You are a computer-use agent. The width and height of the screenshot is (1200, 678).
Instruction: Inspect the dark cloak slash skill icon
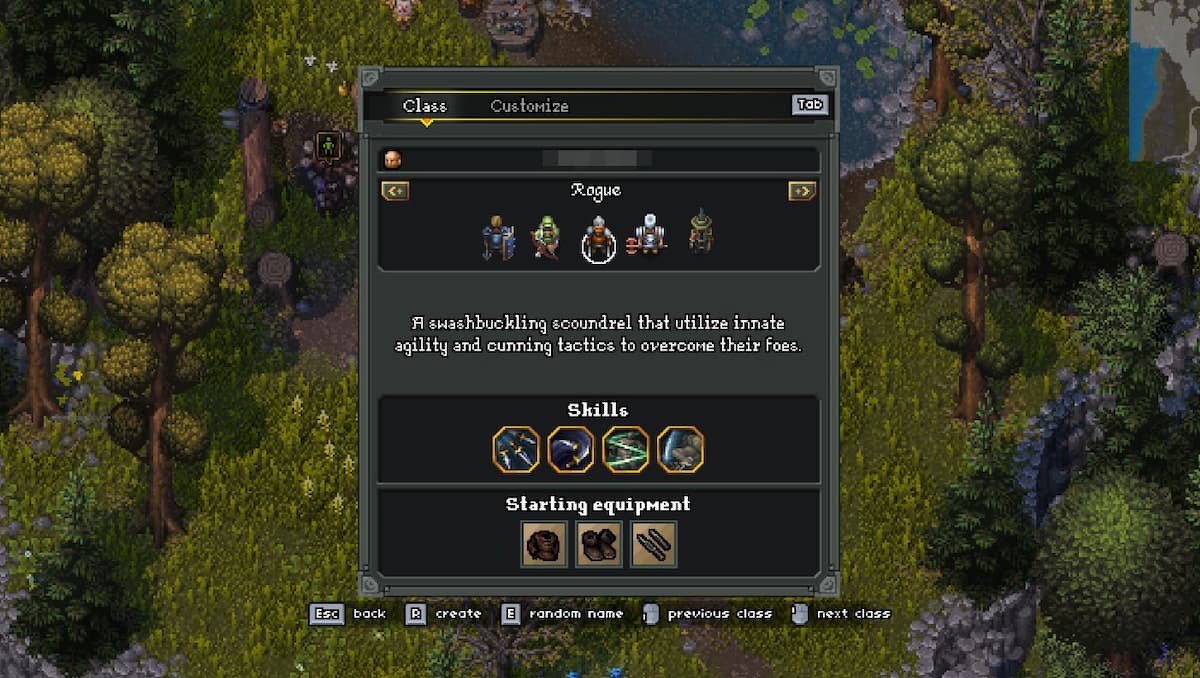coord(571,449)
